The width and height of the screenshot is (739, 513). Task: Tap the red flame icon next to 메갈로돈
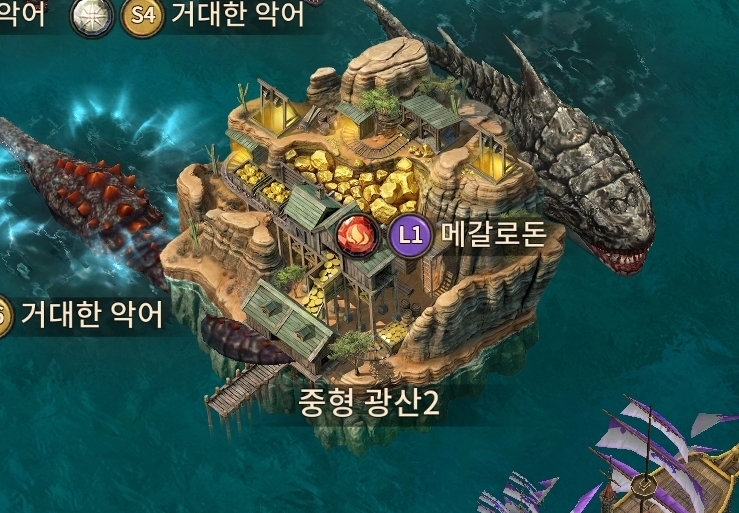pyautogui.click(x=357, y=236)
